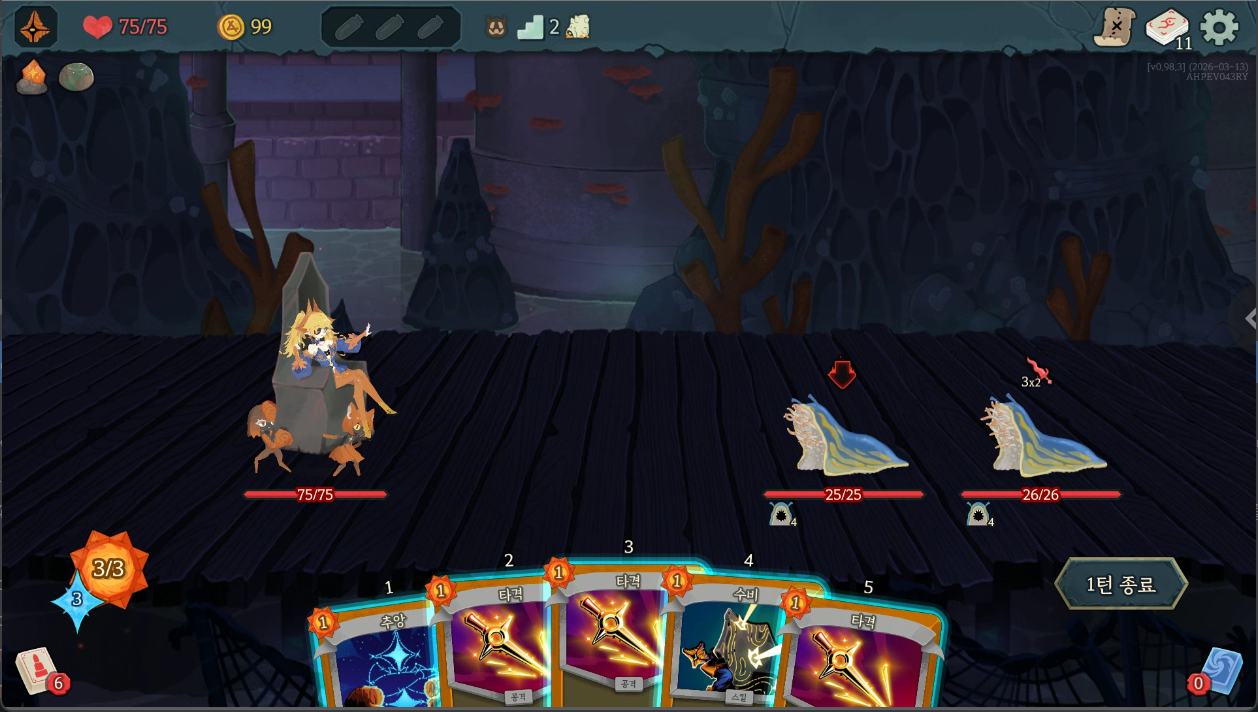The height and width of the screenshot is (712, 1258).
Task: End the turn with 1턴 종료
Action: [1120, 584]
